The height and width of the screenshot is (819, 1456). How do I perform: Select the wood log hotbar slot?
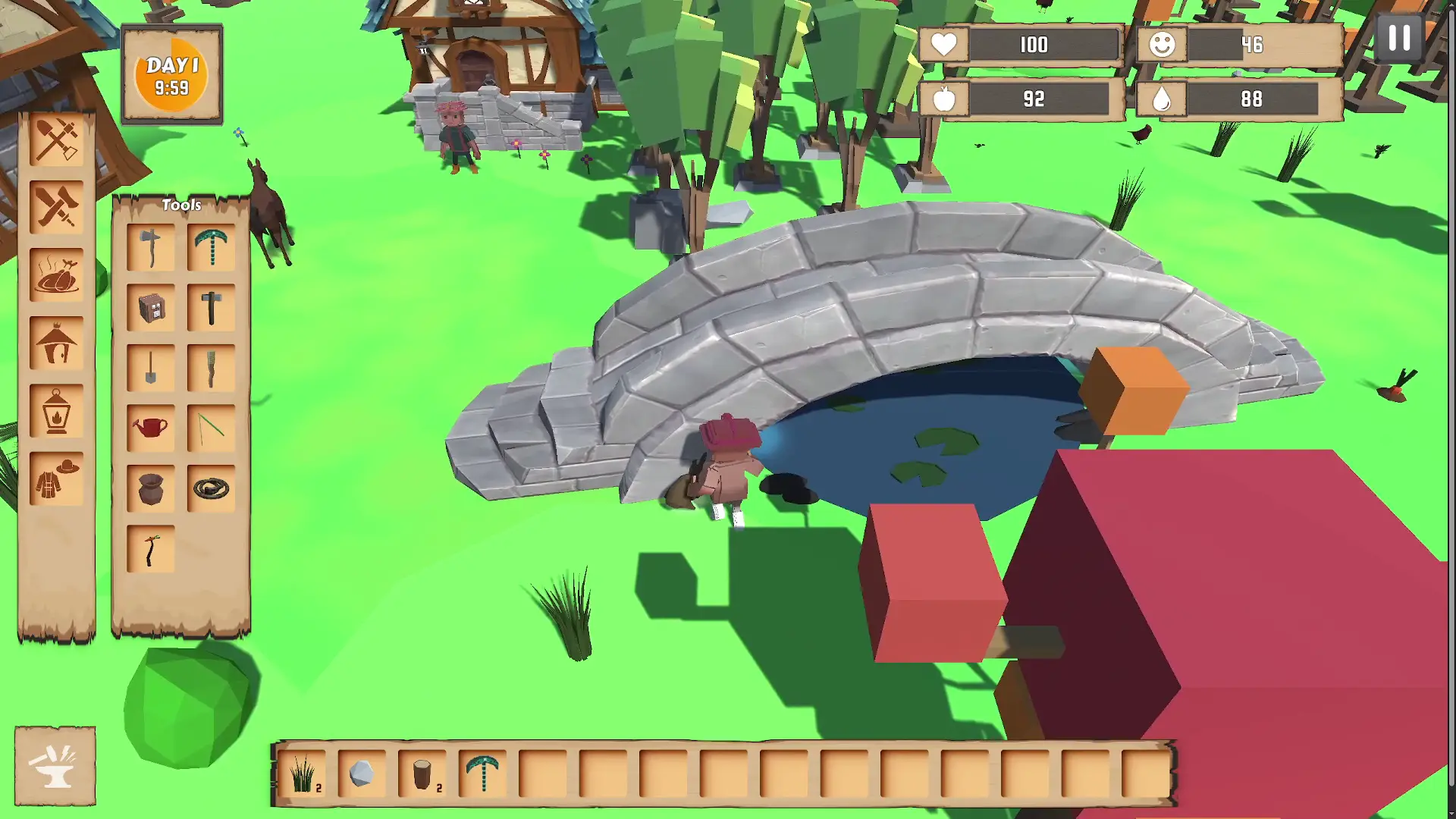422,775
